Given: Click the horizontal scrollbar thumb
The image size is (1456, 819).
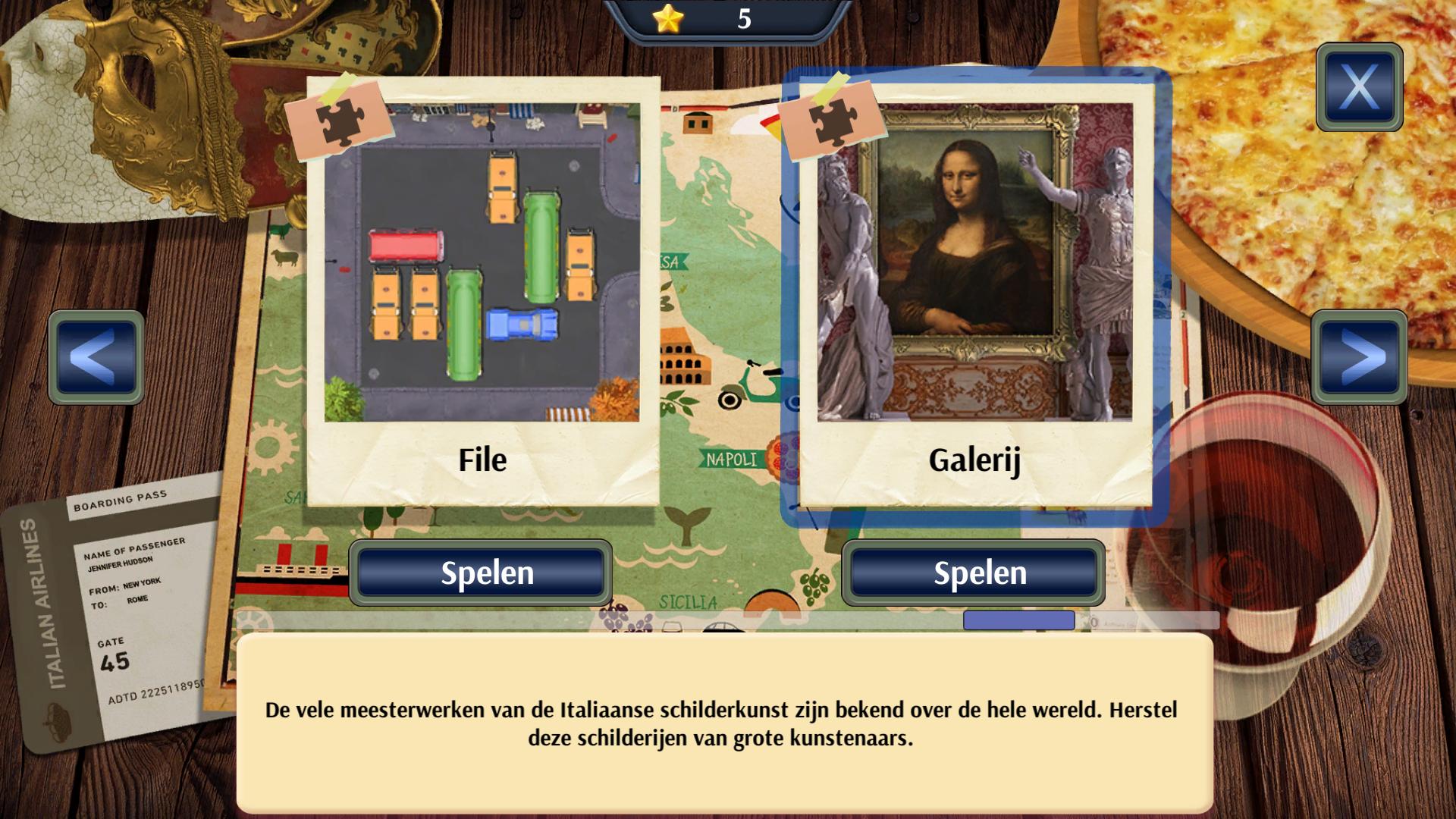Looking at the screenshot, I should [x=1018, y=621].
